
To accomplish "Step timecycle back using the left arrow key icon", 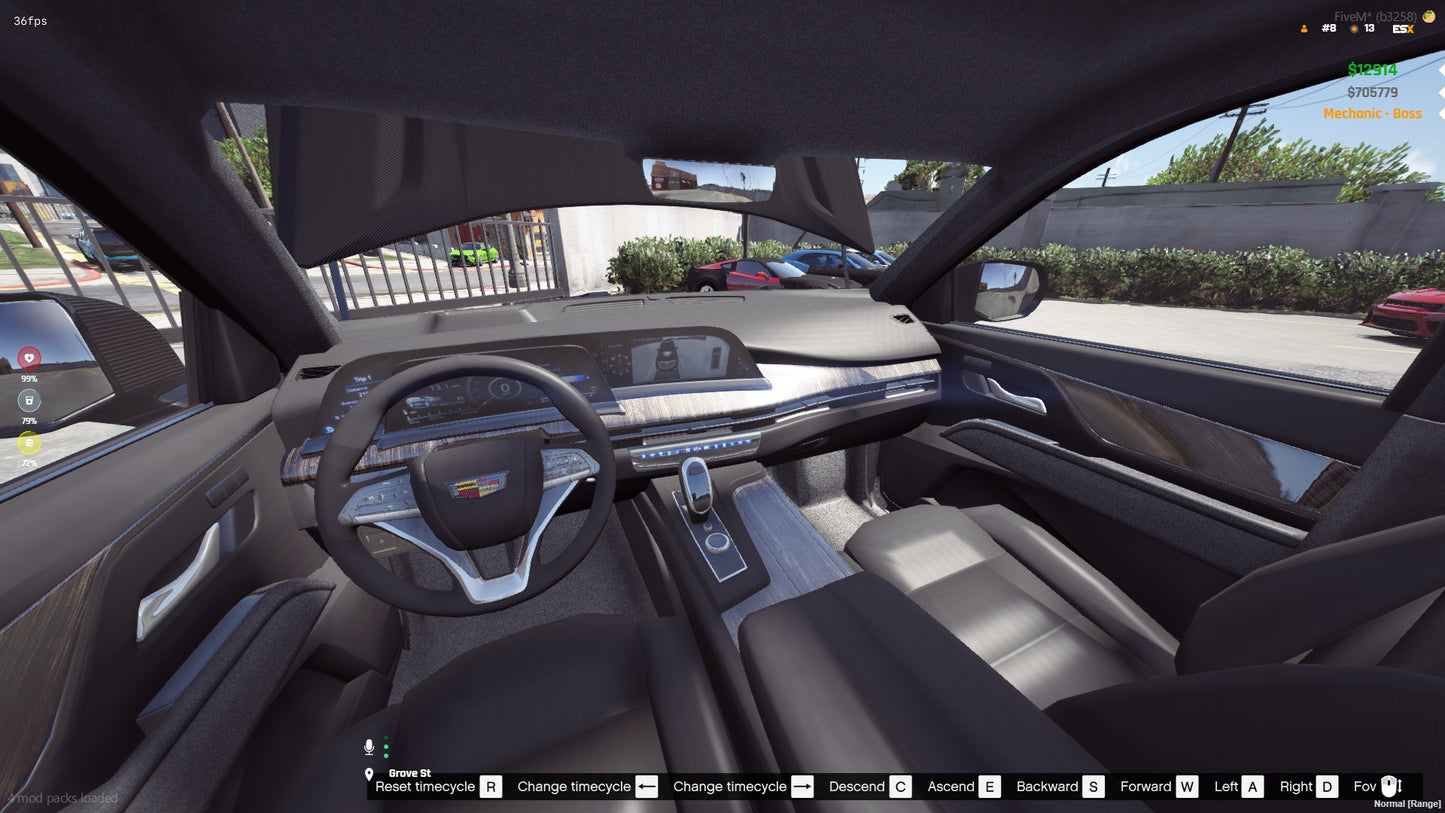I will pyautogui.click(x=647, y=786).
